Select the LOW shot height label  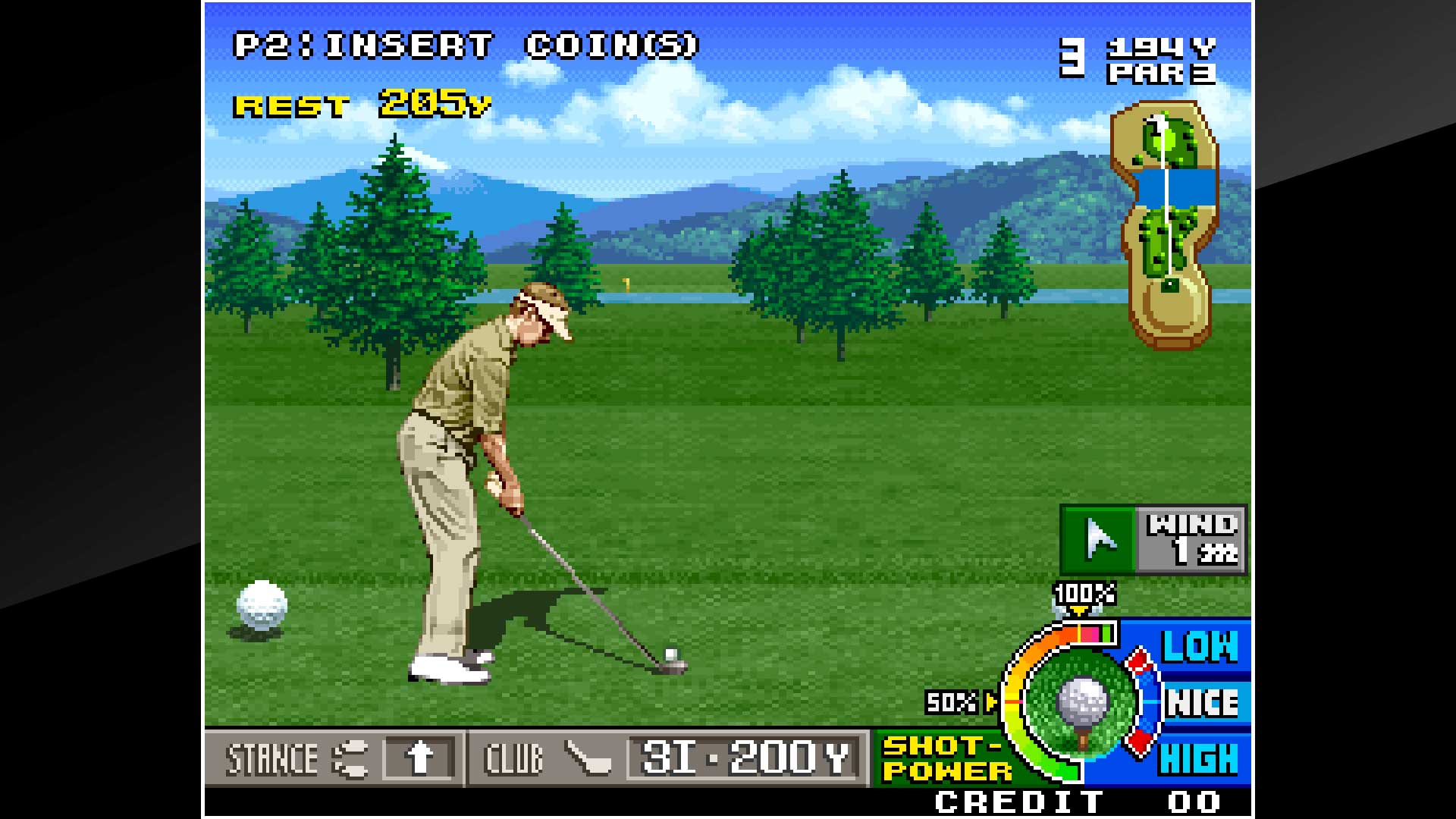point(1200,645)
